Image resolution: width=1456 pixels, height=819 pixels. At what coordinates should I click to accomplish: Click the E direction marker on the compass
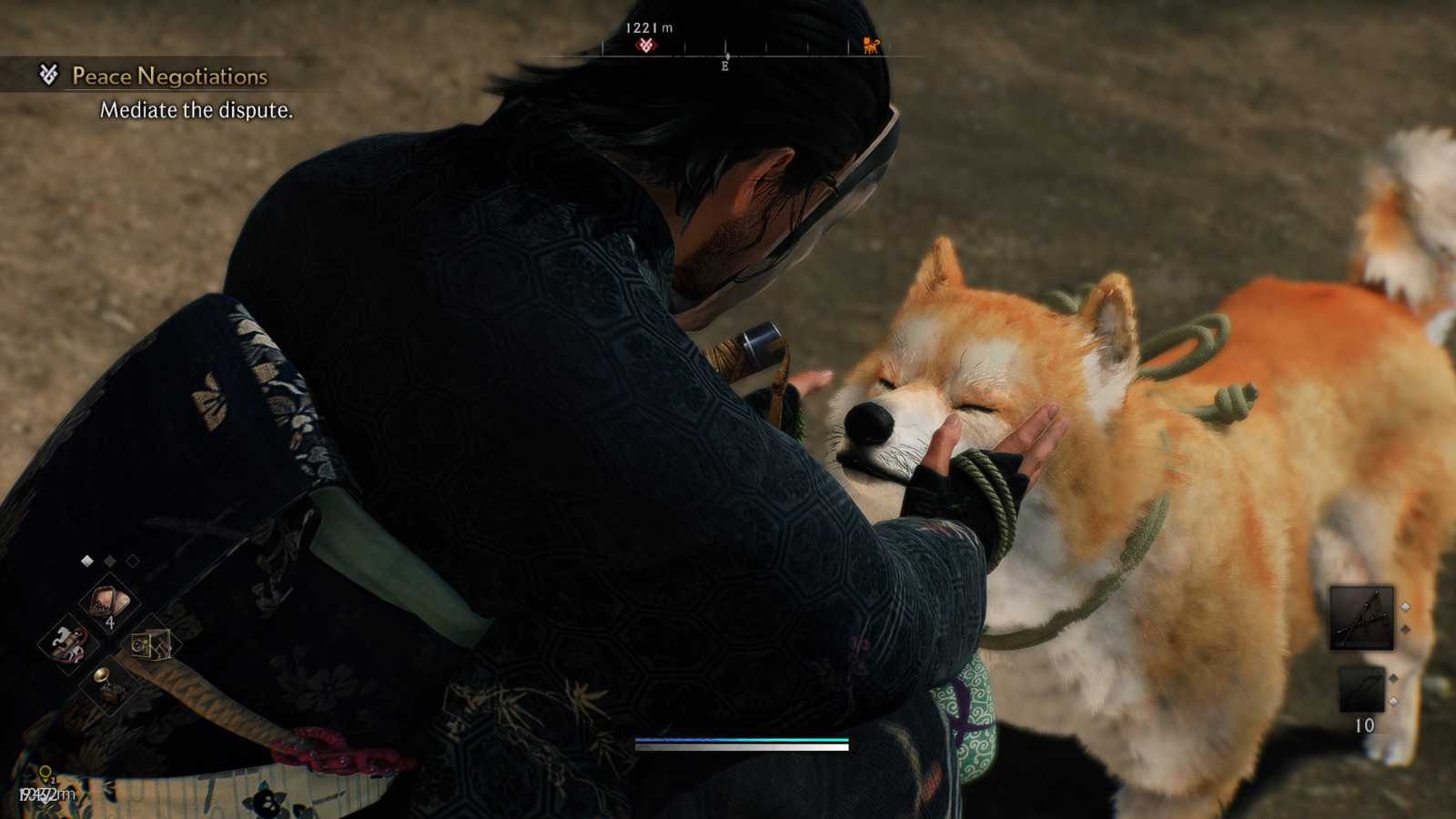(725, 67)
